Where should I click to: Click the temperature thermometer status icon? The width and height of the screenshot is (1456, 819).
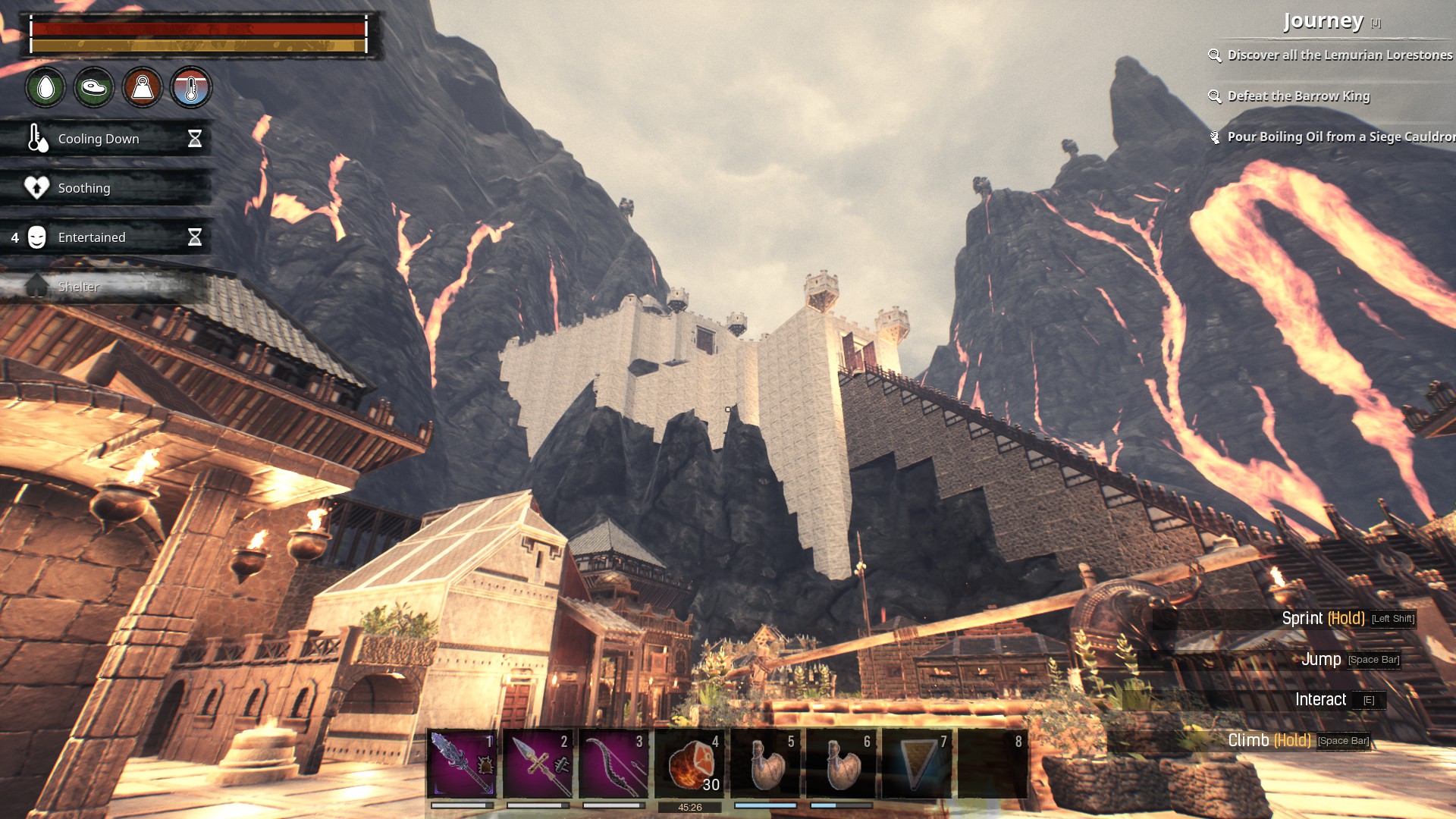point(192,87)
